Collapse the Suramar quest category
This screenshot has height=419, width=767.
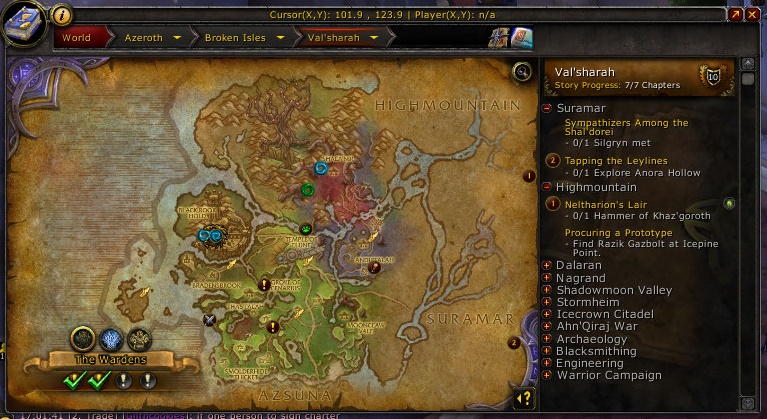coord(547,106)
